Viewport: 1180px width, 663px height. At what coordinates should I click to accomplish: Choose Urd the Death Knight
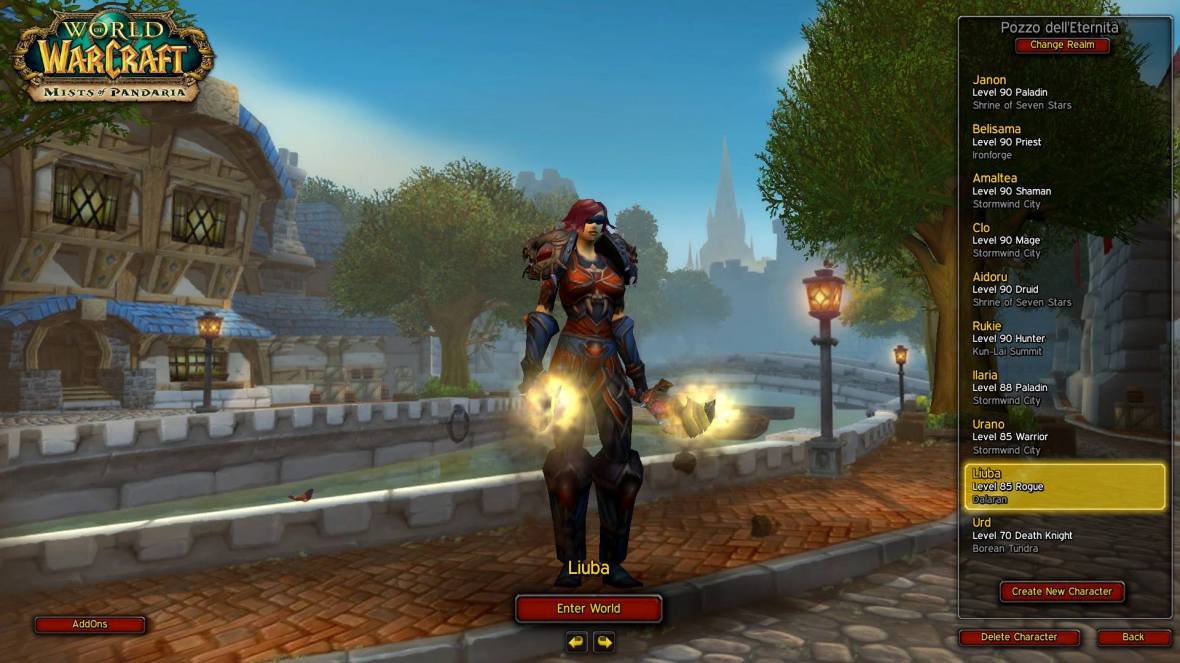point(1064,535)
